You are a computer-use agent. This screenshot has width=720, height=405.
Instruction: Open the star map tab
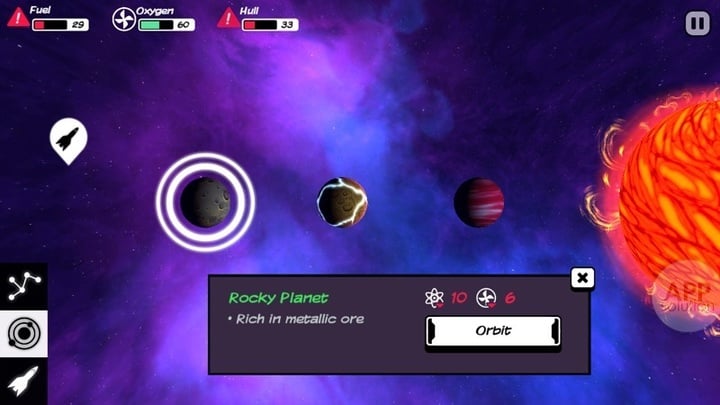click(22, 285)
